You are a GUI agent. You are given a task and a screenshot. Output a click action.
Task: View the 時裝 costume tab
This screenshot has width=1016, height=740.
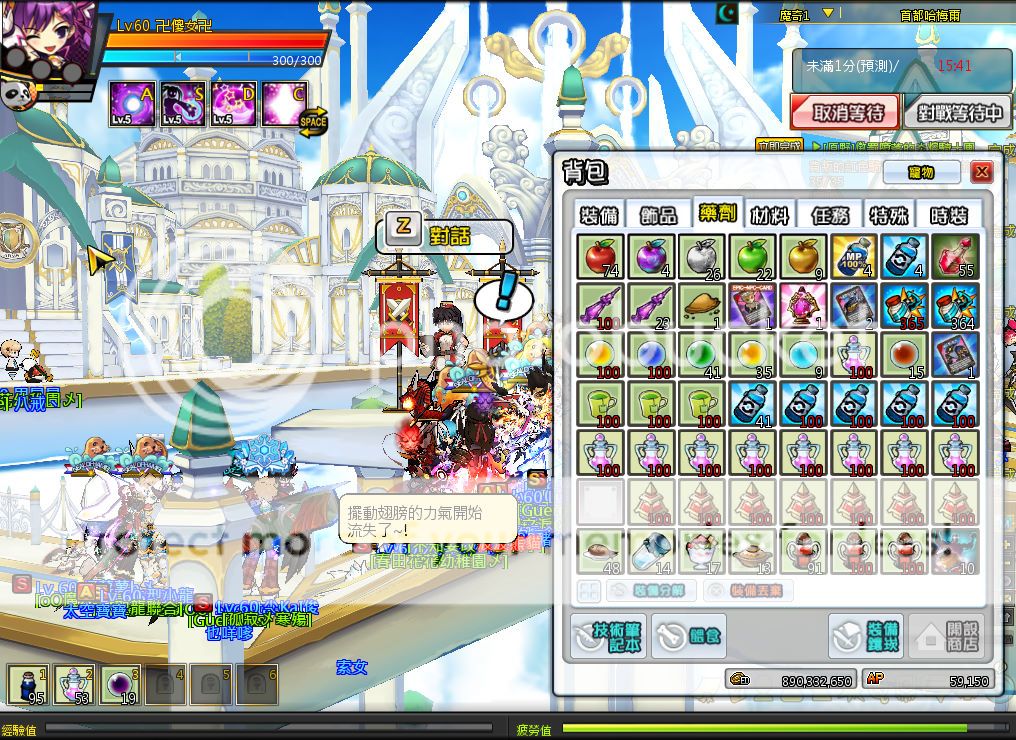tap(950, 215)
